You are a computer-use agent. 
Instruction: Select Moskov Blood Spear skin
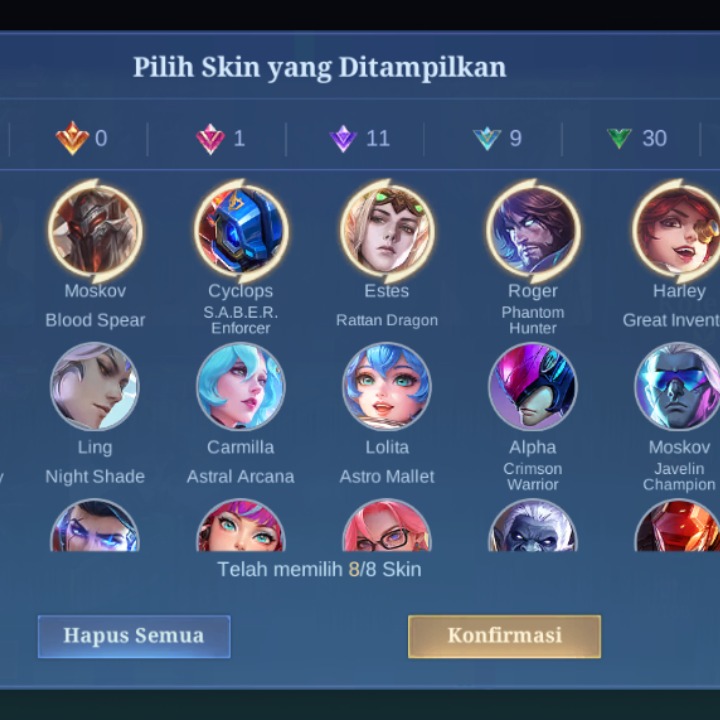pyautogui.click(x=95, y=232)
